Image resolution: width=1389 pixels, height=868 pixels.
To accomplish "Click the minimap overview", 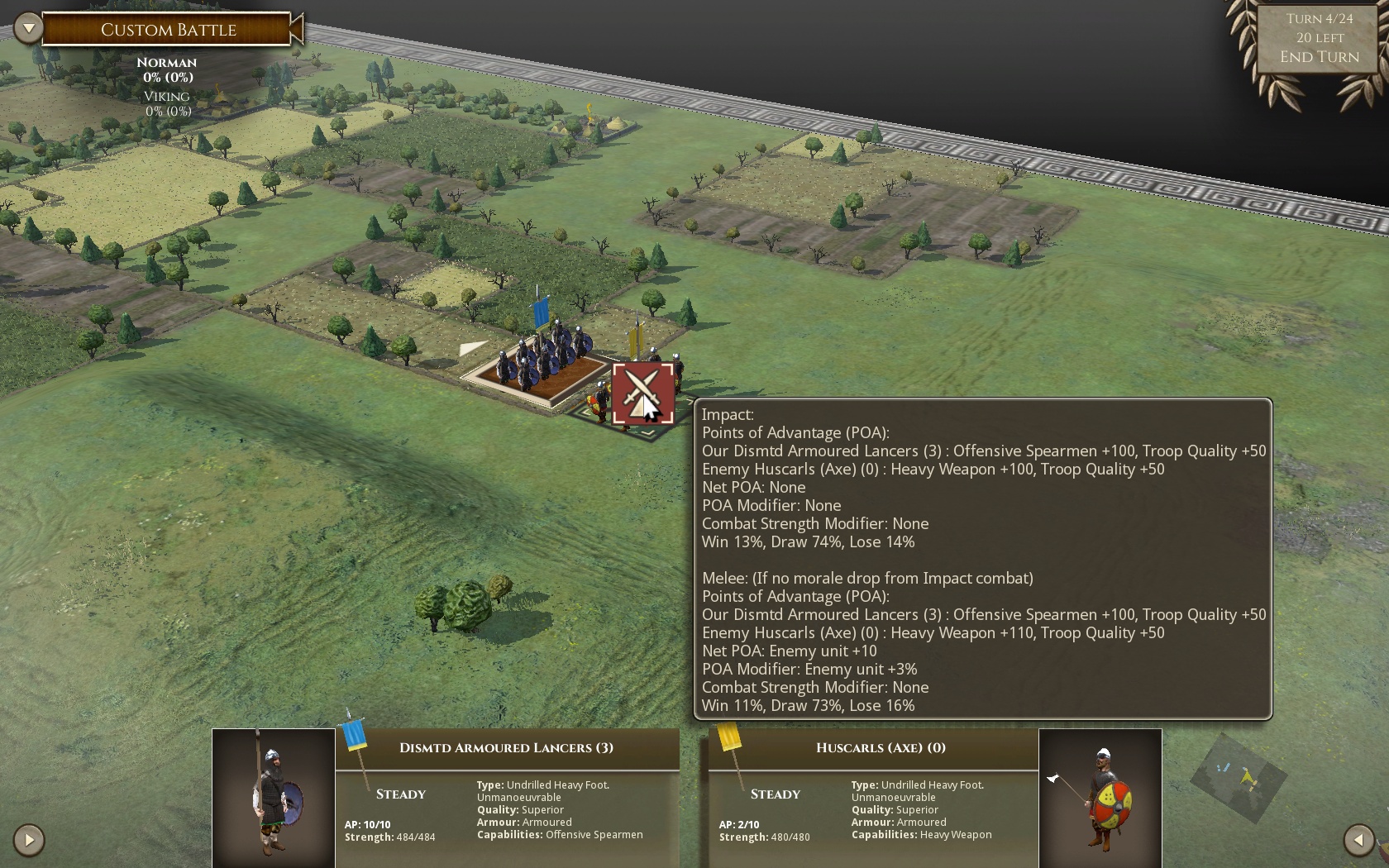I will click(x=1238, y=777).
